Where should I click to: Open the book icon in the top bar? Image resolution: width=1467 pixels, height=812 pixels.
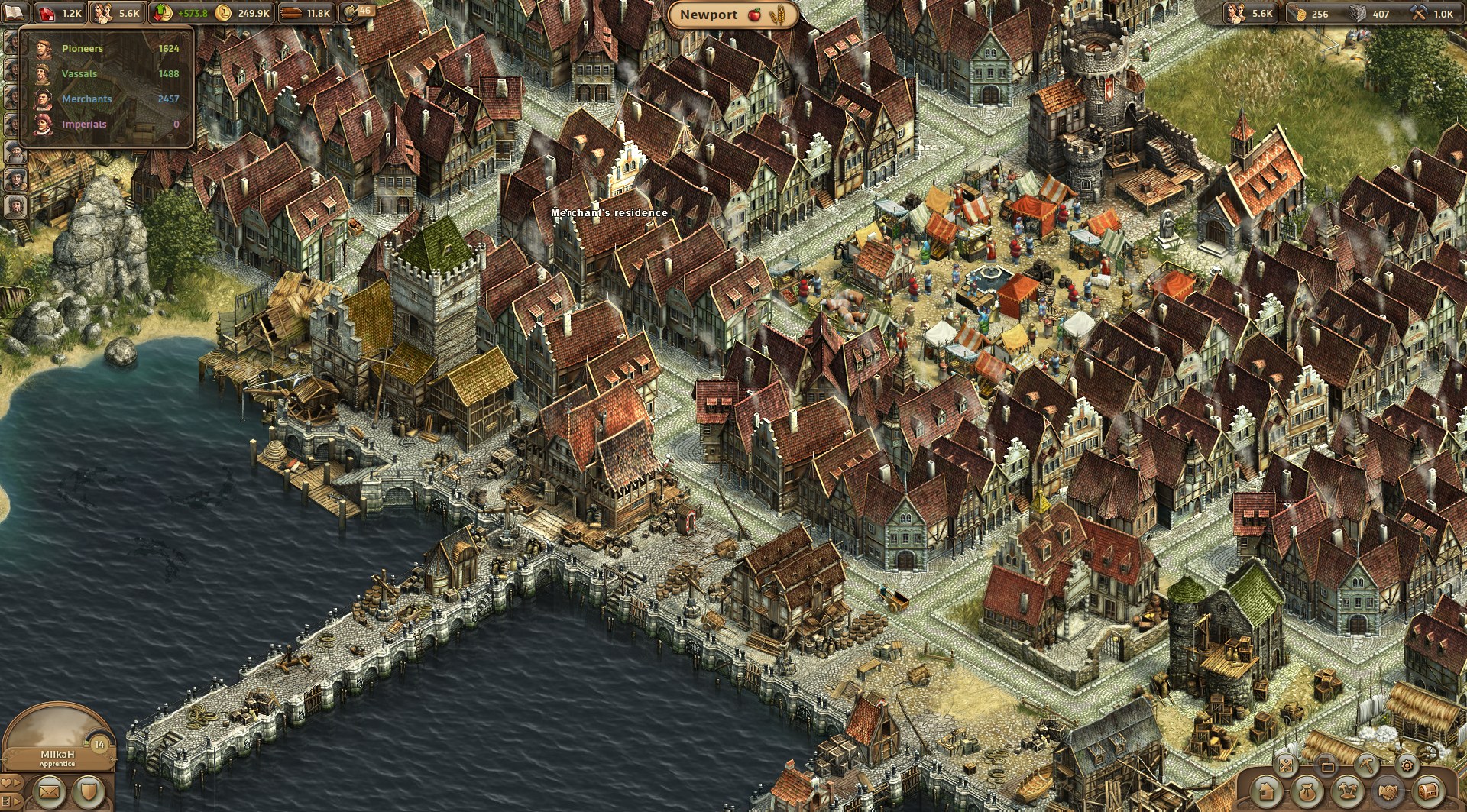15,12
